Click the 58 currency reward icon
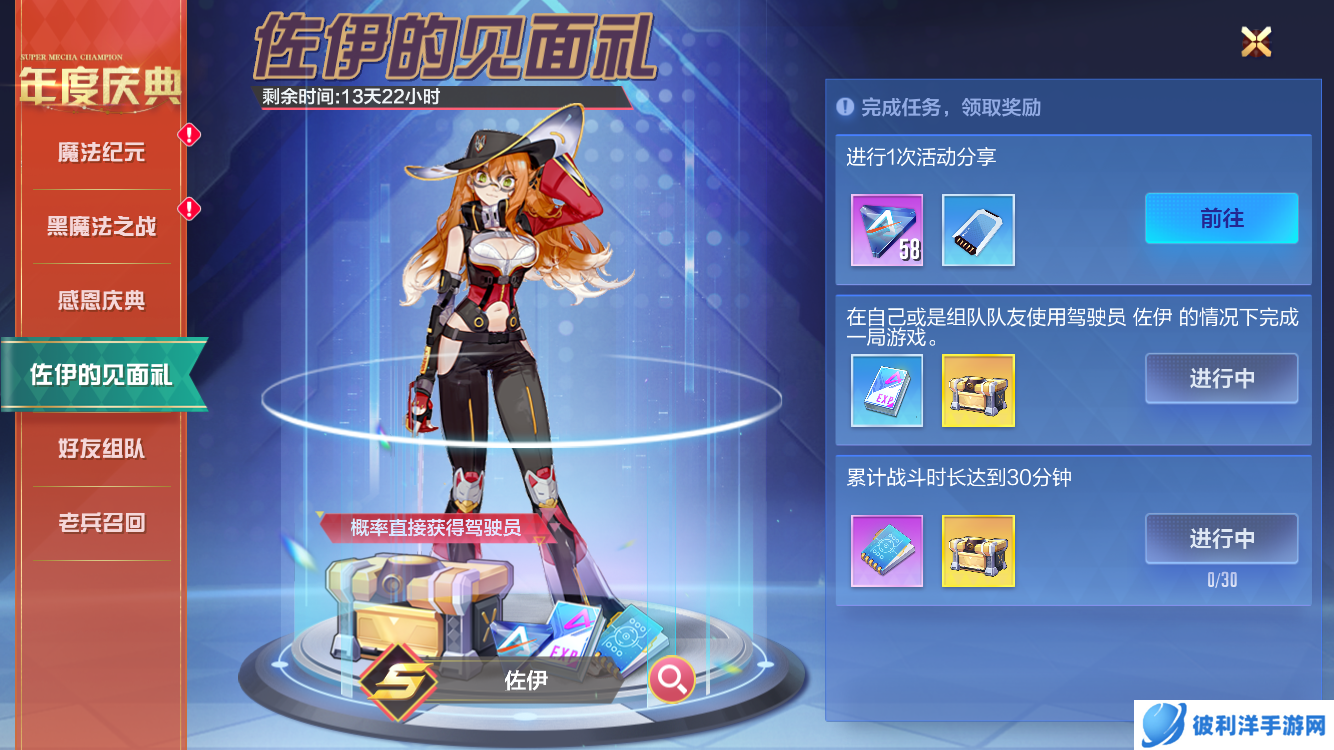The image size is (1334, 750). click(887, 230)
